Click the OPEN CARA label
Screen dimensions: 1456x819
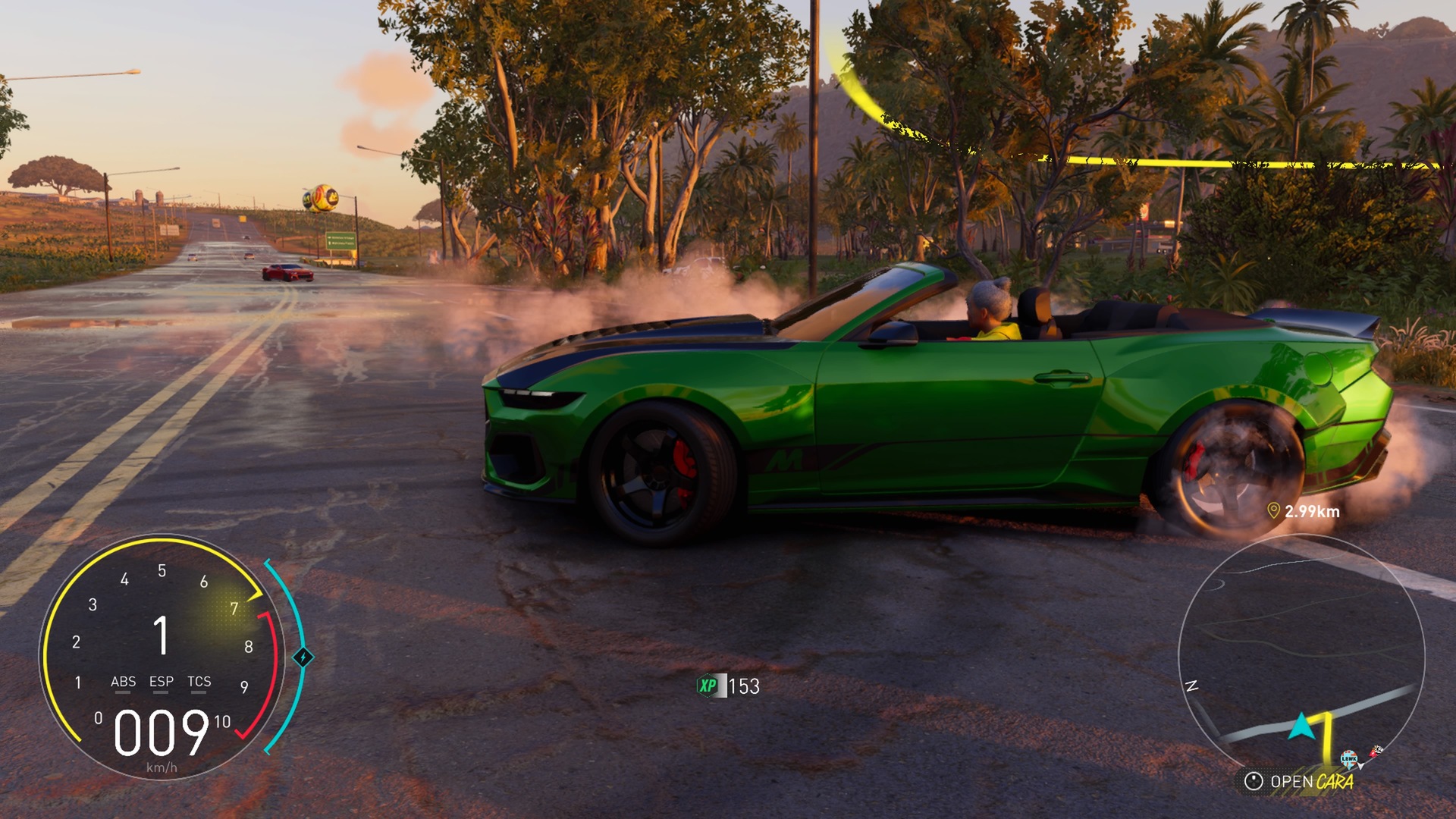coord(1311,782)
